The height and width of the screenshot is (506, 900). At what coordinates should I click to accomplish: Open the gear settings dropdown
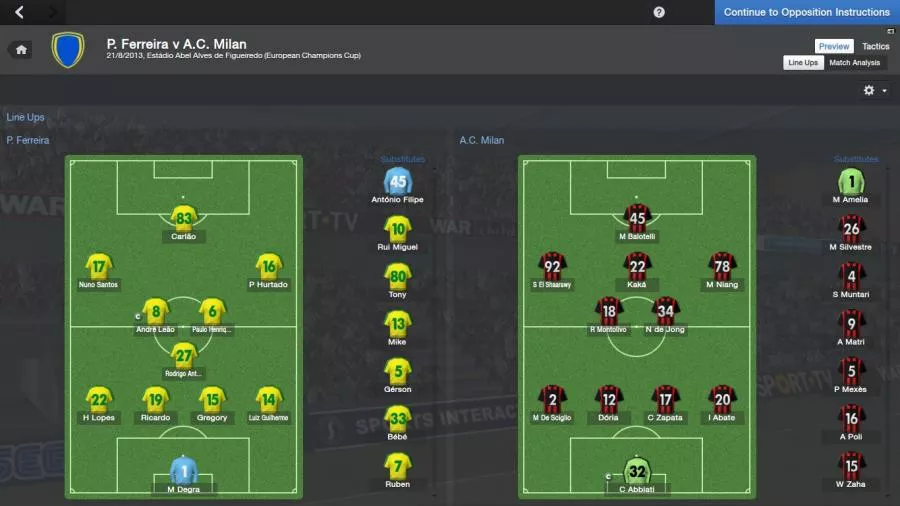[x=874, y=90]
